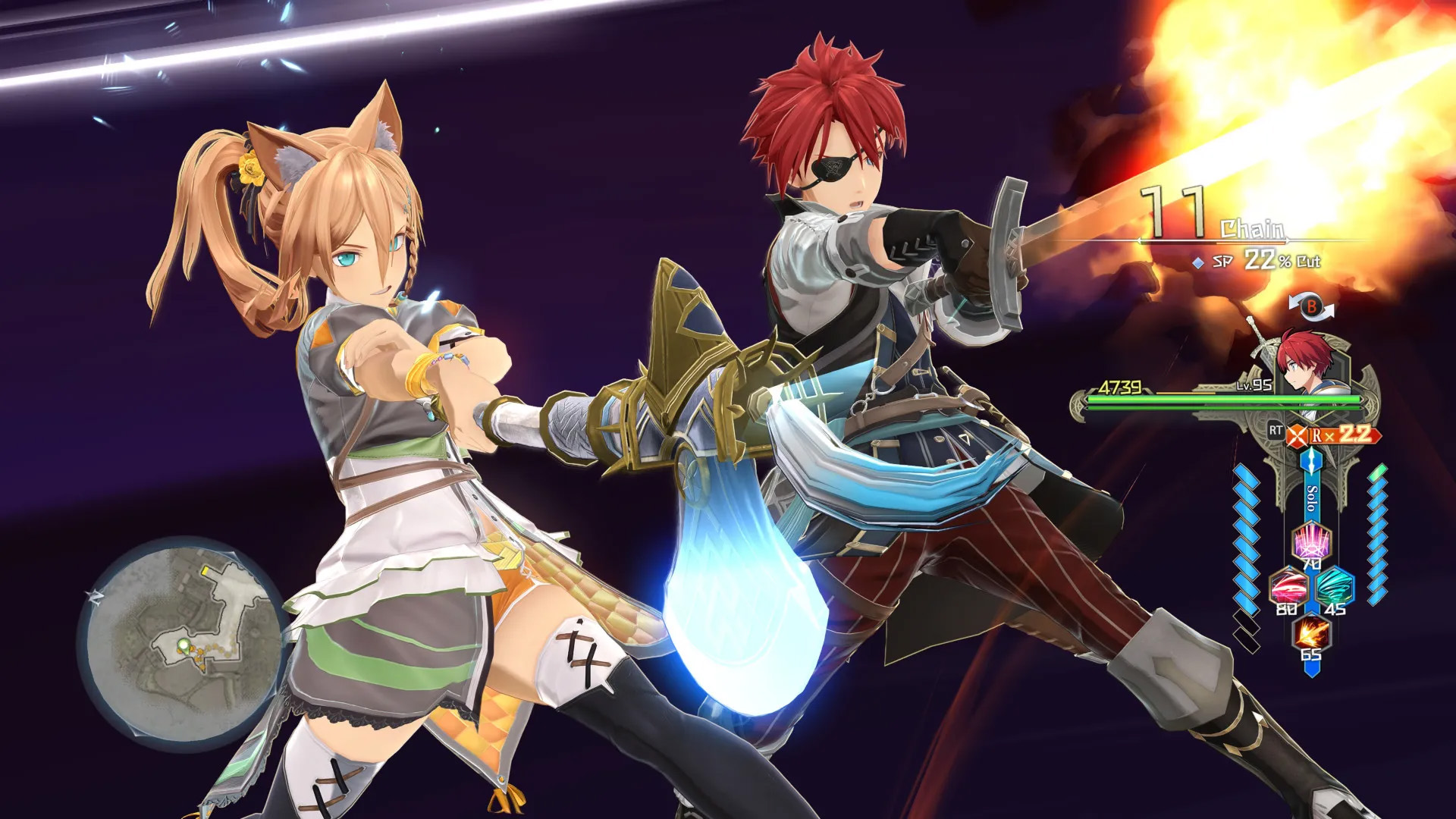The height and width of the screenshot is (819, 1456).
Task: Use the red slash skill costing 80
Action: point(1288,588)
